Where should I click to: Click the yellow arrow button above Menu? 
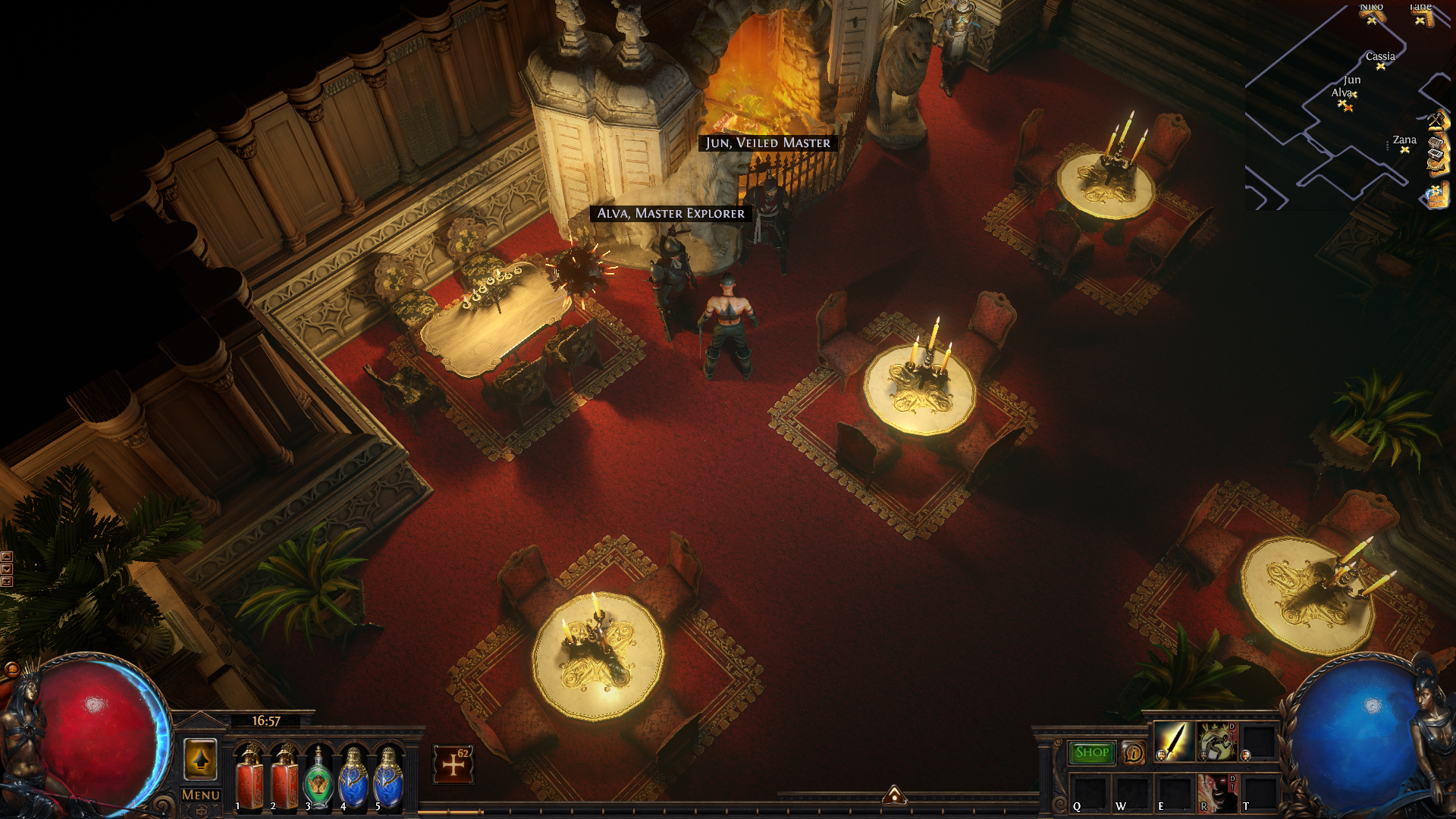[x=201, y=759]
